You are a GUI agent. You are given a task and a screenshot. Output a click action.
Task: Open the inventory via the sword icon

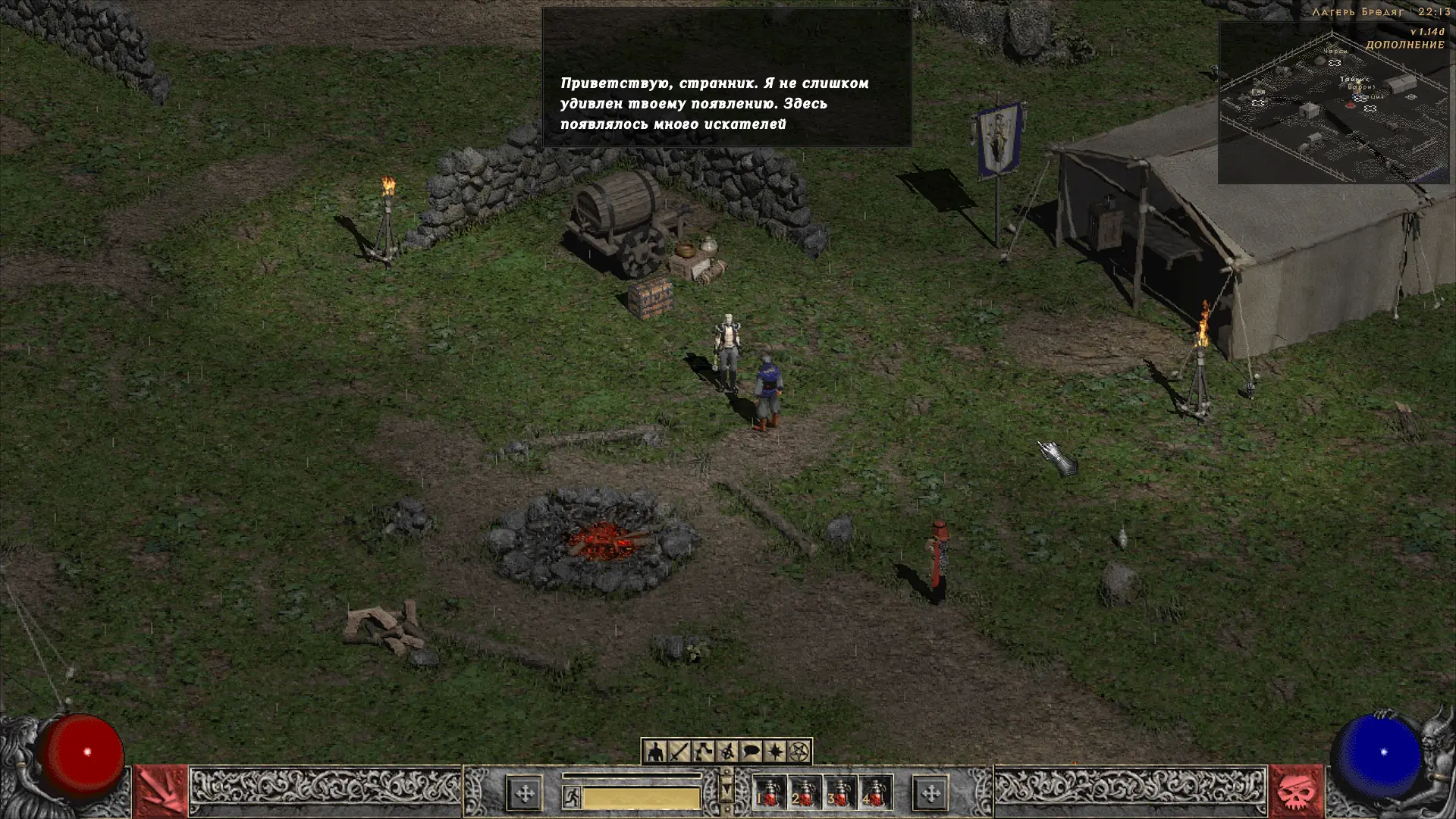679,752
